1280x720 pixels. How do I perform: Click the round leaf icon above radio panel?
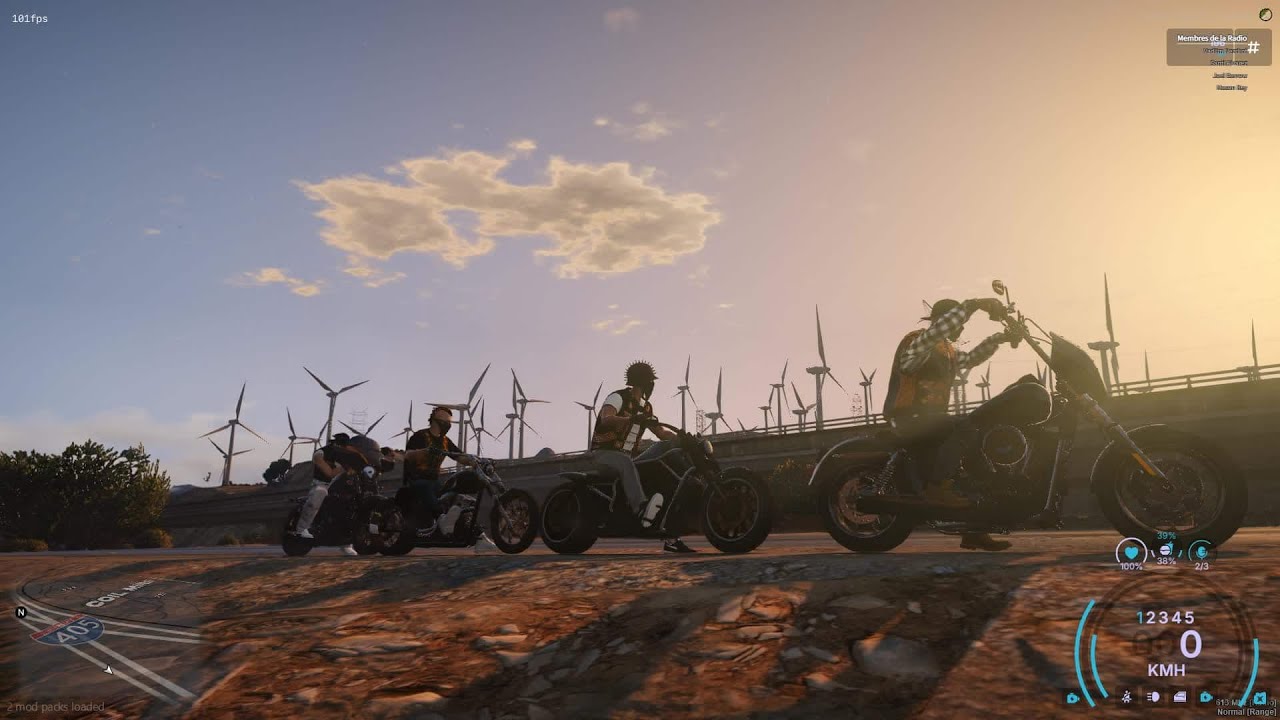coord(1266,13)
